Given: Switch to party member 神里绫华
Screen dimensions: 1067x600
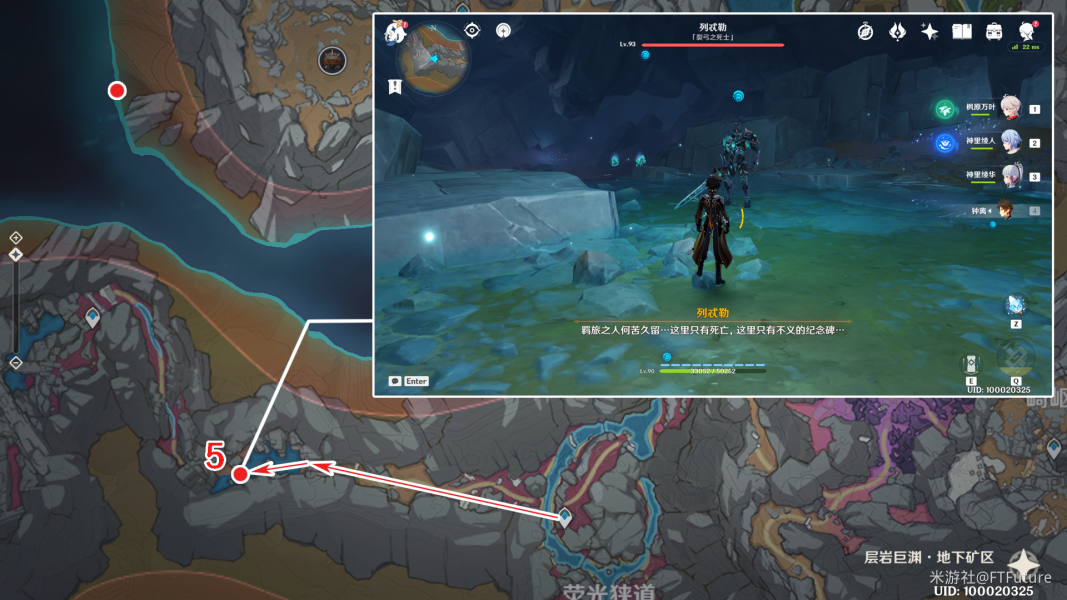Looking at the screenshot, I should (1010, 176).
